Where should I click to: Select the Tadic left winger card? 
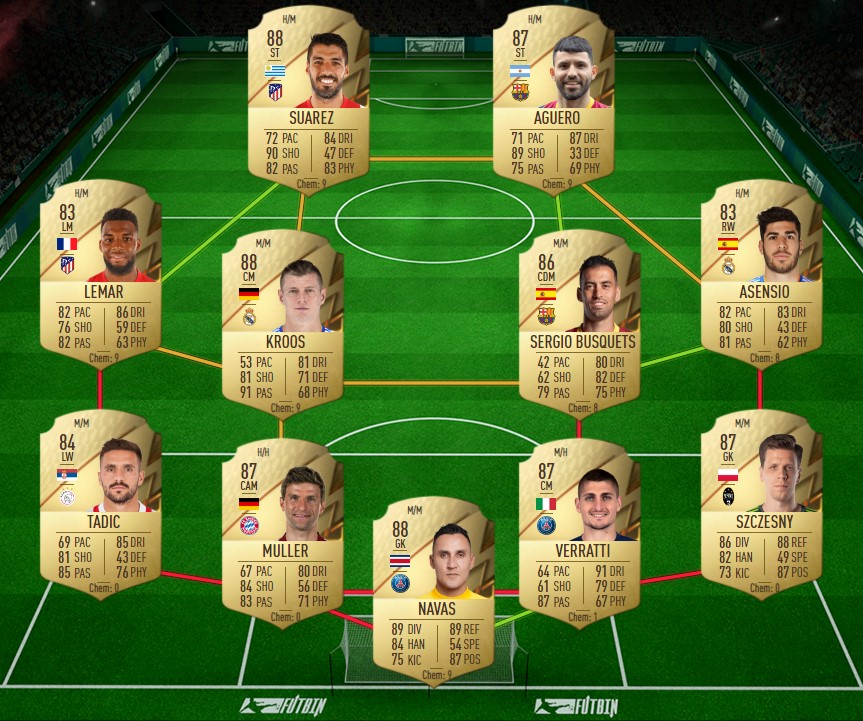pyautogui.click(x=100, y=500)
